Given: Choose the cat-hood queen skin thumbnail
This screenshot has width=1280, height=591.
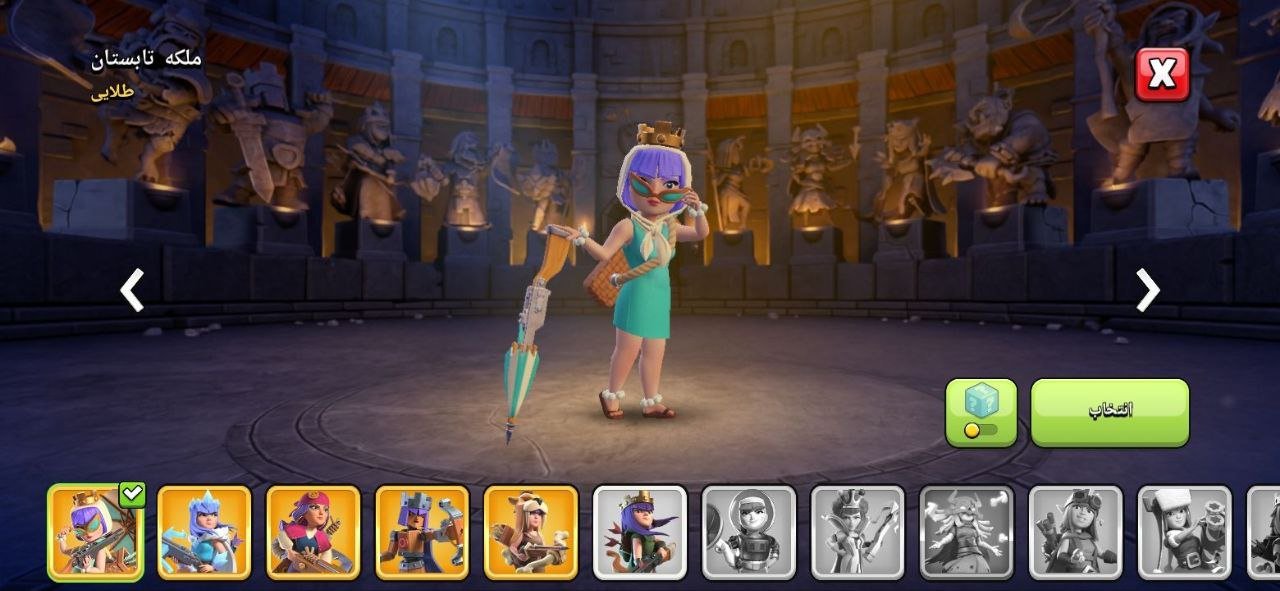Looking at the screenshot, I should click(531, 532).
